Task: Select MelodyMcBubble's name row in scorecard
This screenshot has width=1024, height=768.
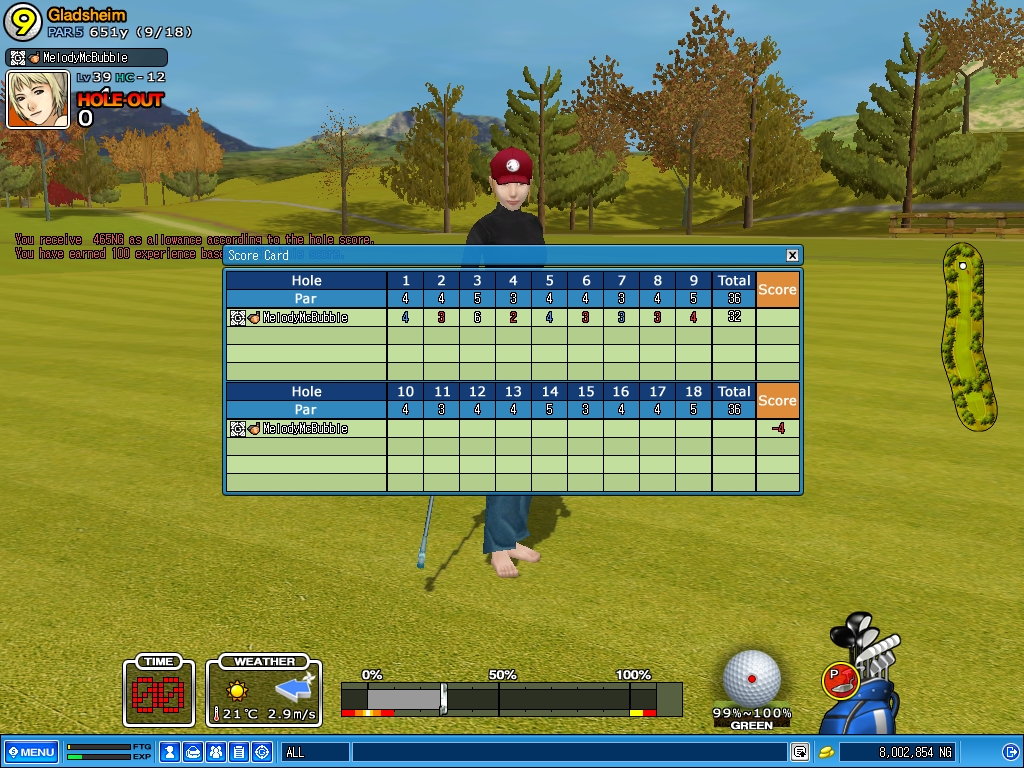Action: click(305, 318)
